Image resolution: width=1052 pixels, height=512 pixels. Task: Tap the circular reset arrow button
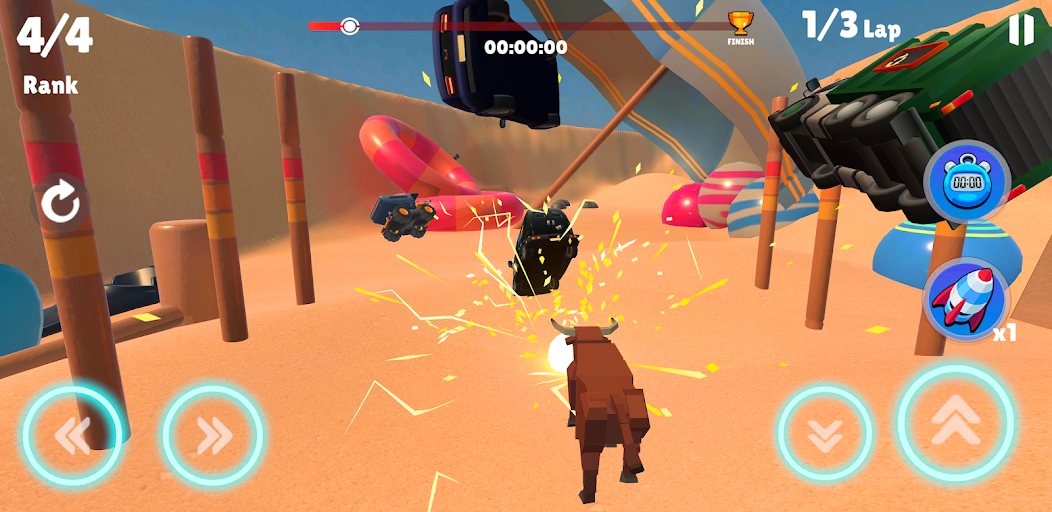pos(60,204)
